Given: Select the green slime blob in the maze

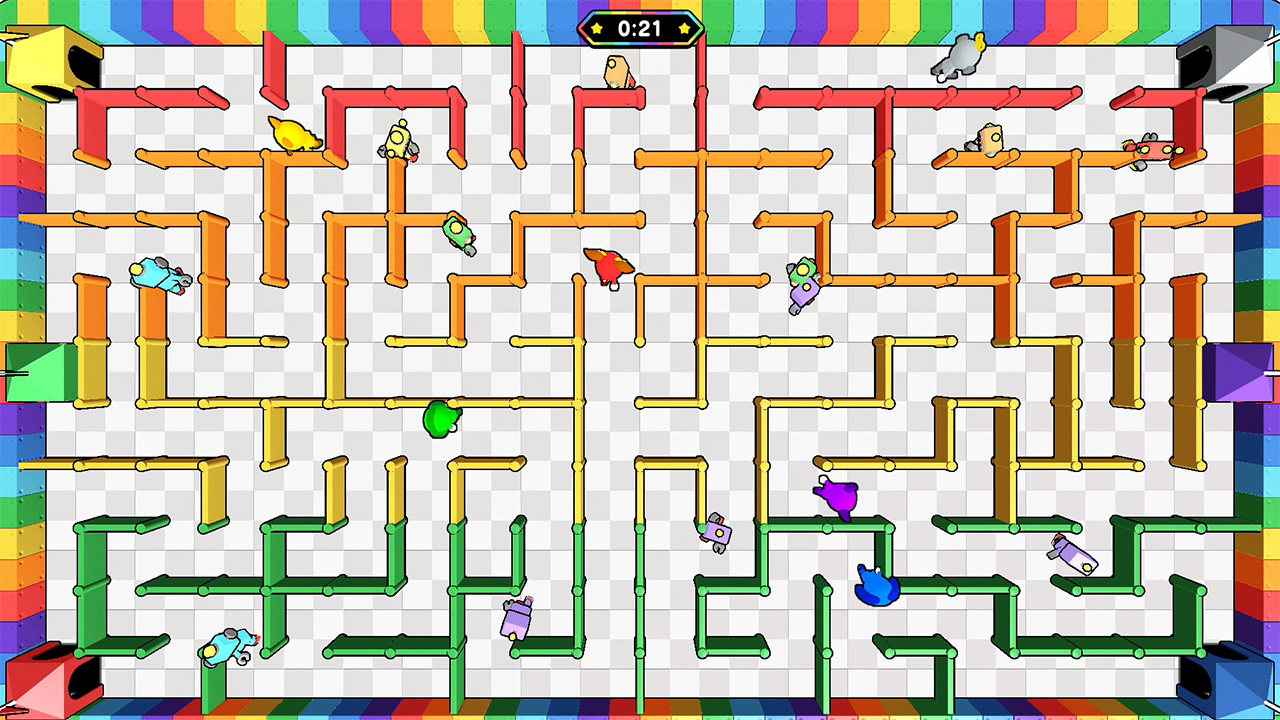Looking at the screenshot, I should (x=440, y=420).
